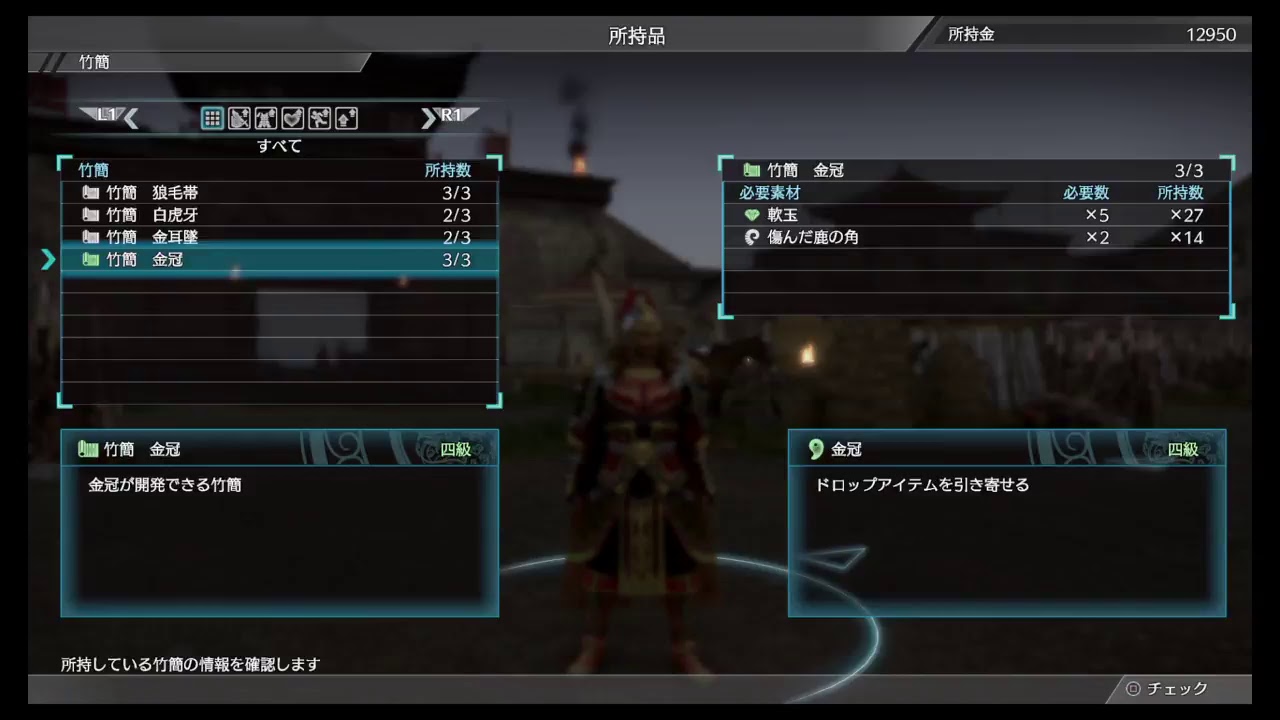Select the armor category filter icon
The width and height of the screenshot is (1280, 720).
[x=265, y=118]
